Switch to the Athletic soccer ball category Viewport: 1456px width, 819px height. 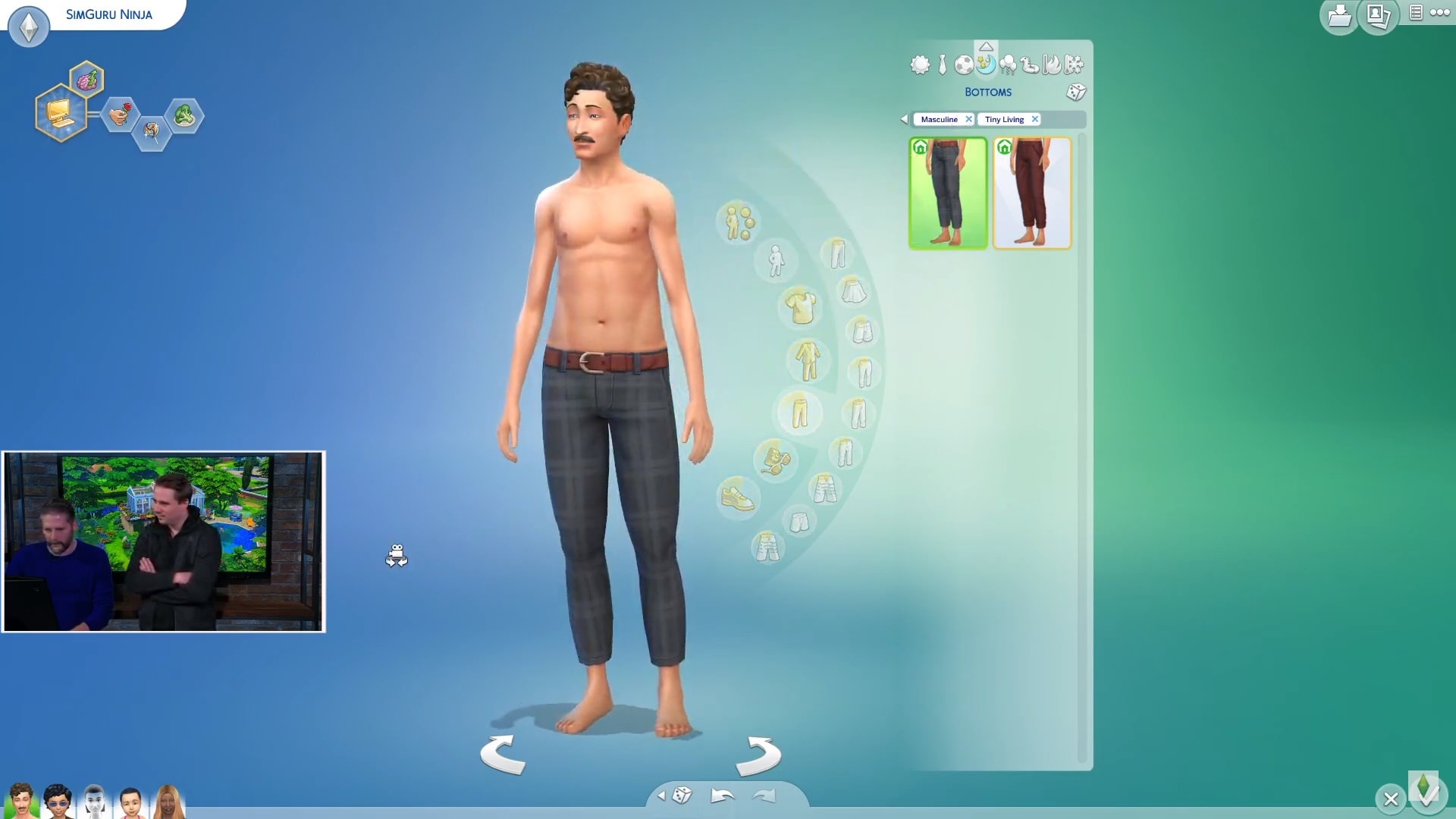pos(964,65)
